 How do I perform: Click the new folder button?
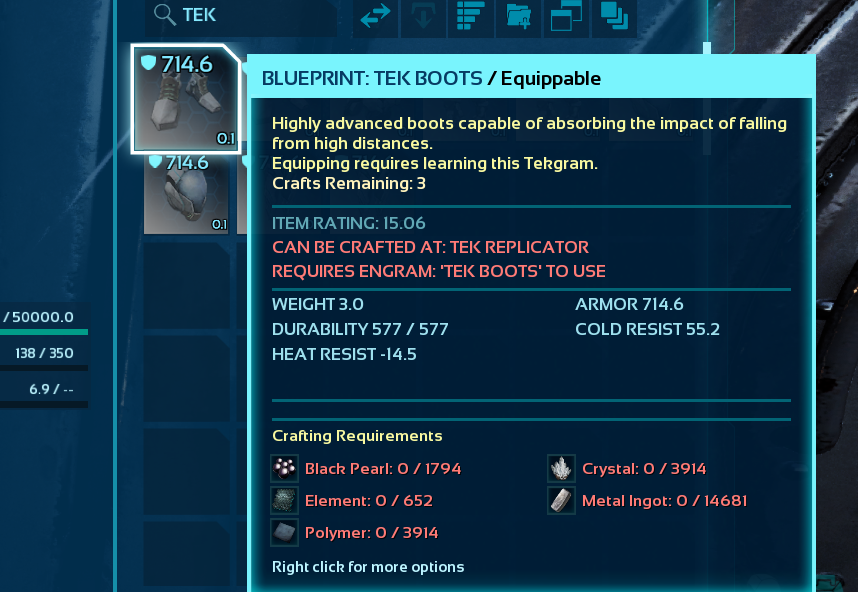[518, 16]
